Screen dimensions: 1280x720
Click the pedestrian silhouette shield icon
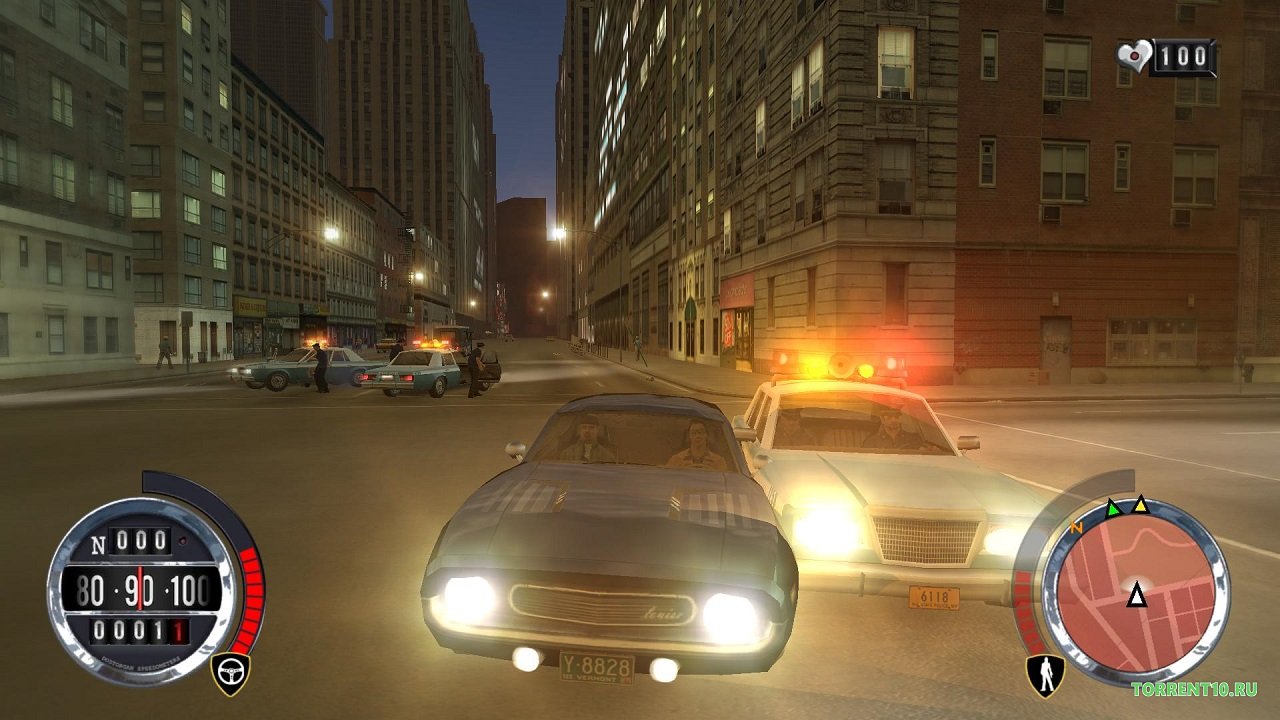(1045, 674)
